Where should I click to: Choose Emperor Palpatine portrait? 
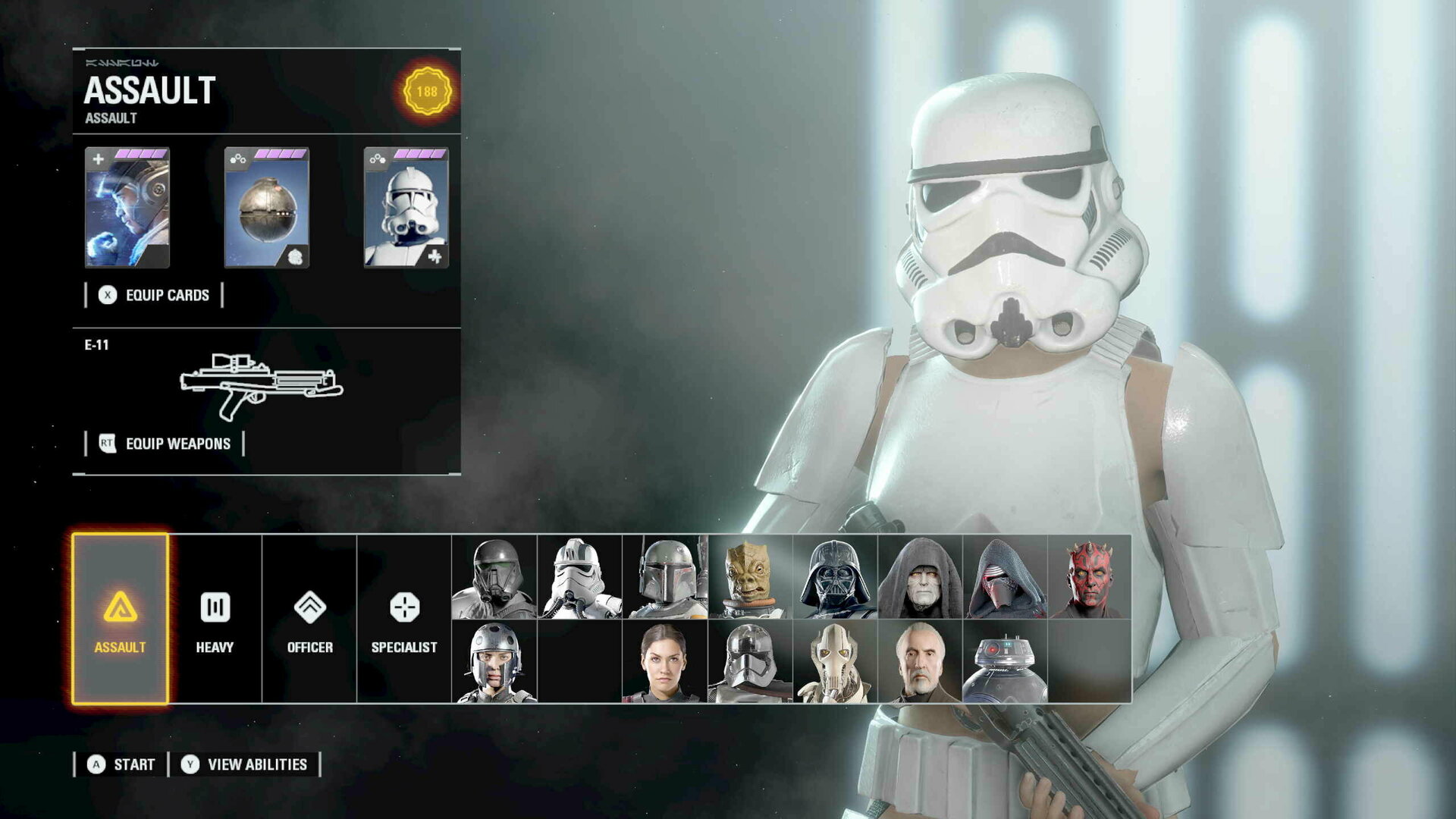click(920, 577)
